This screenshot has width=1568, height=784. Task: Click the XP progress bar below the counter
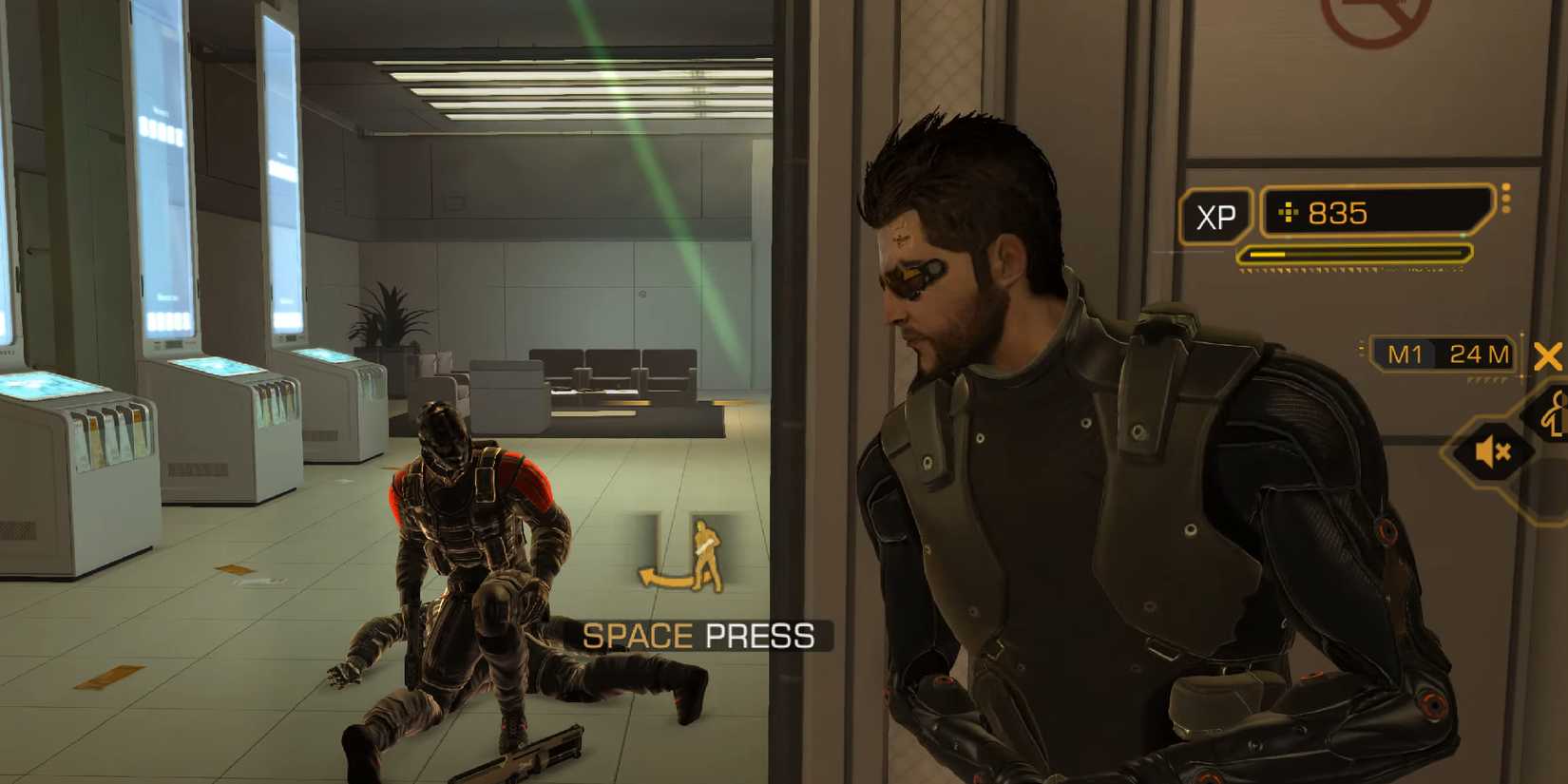tap(1353, 254)
